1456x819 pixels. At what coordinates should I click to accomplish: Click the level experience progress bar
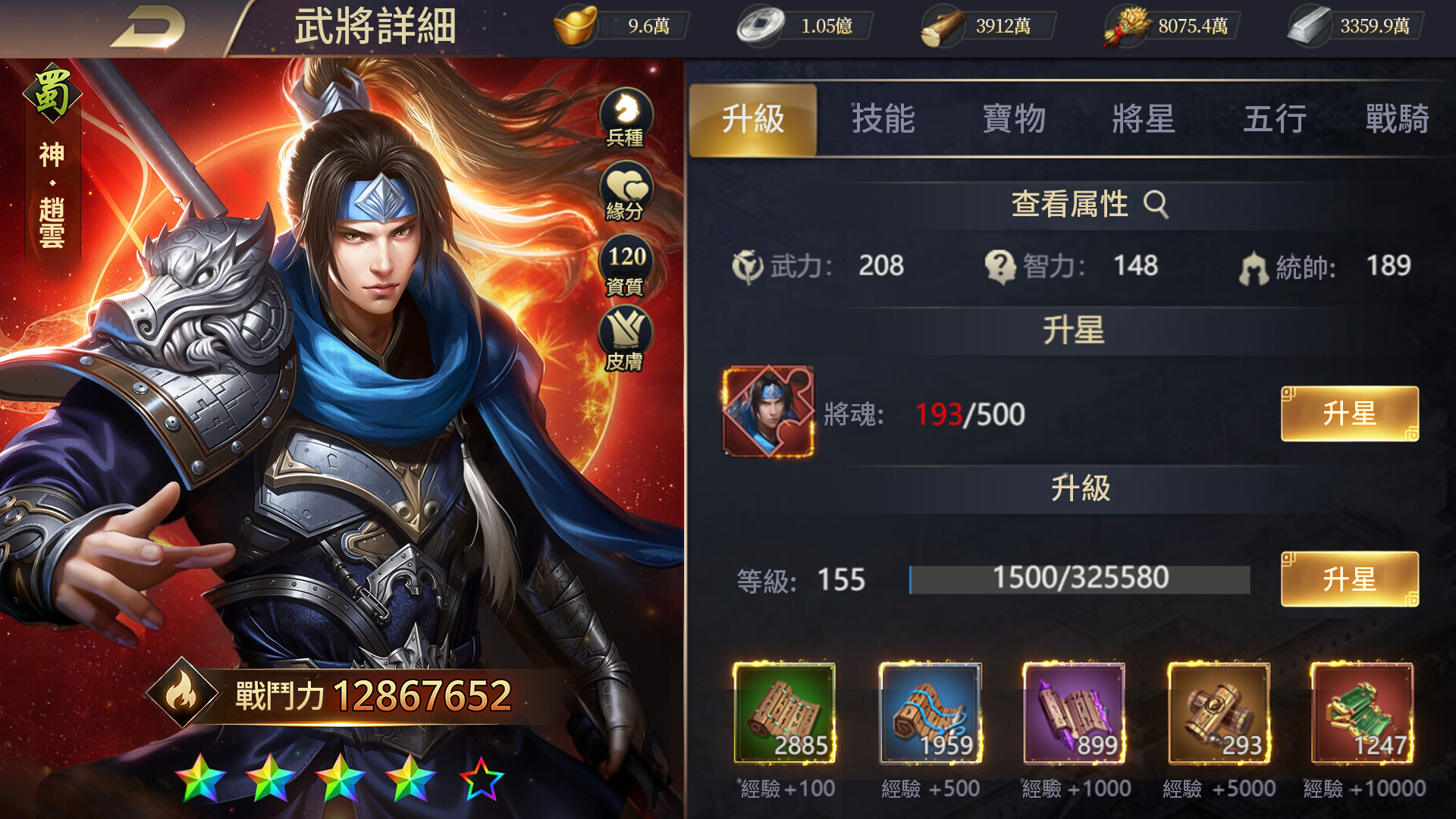pyautogui.click(x=1077, y=579)
